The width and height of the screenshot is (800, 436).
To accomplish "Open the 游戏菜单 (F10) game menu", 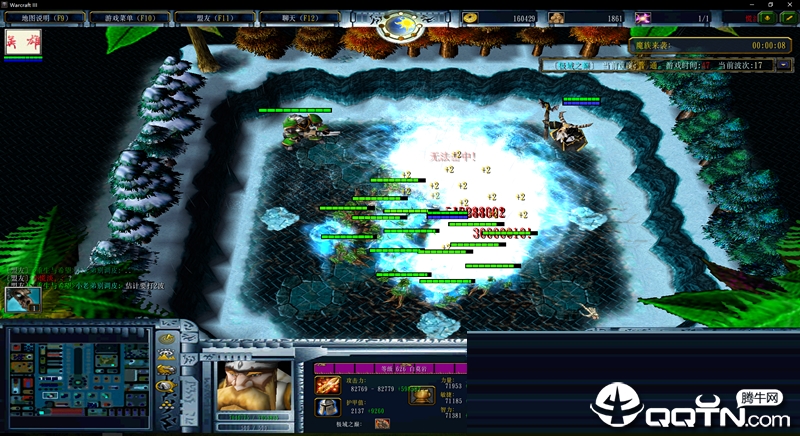I will 129,18.
